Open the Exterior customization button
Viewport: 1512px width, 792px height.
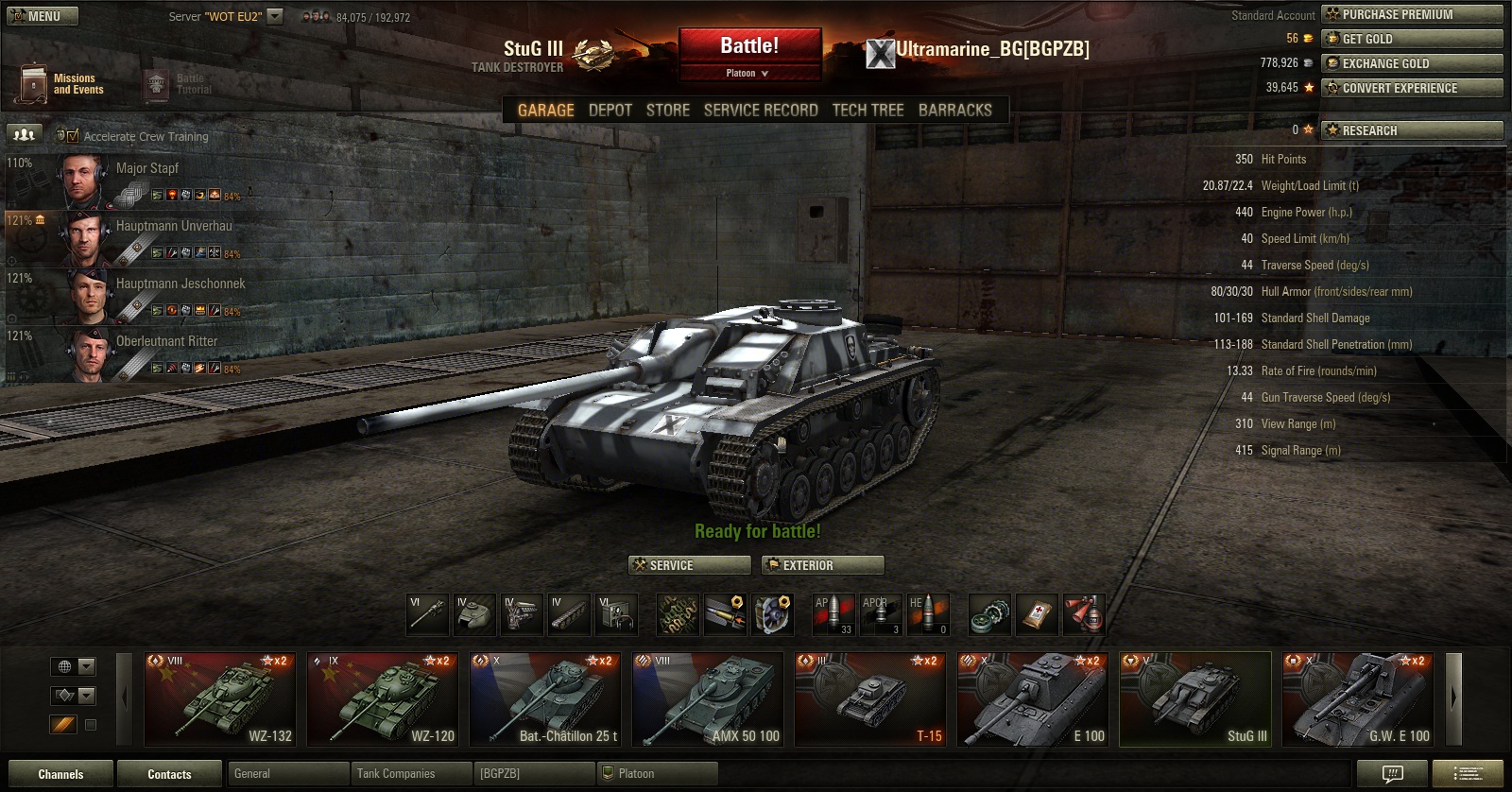pyautogui.click(x=822, y=565)
